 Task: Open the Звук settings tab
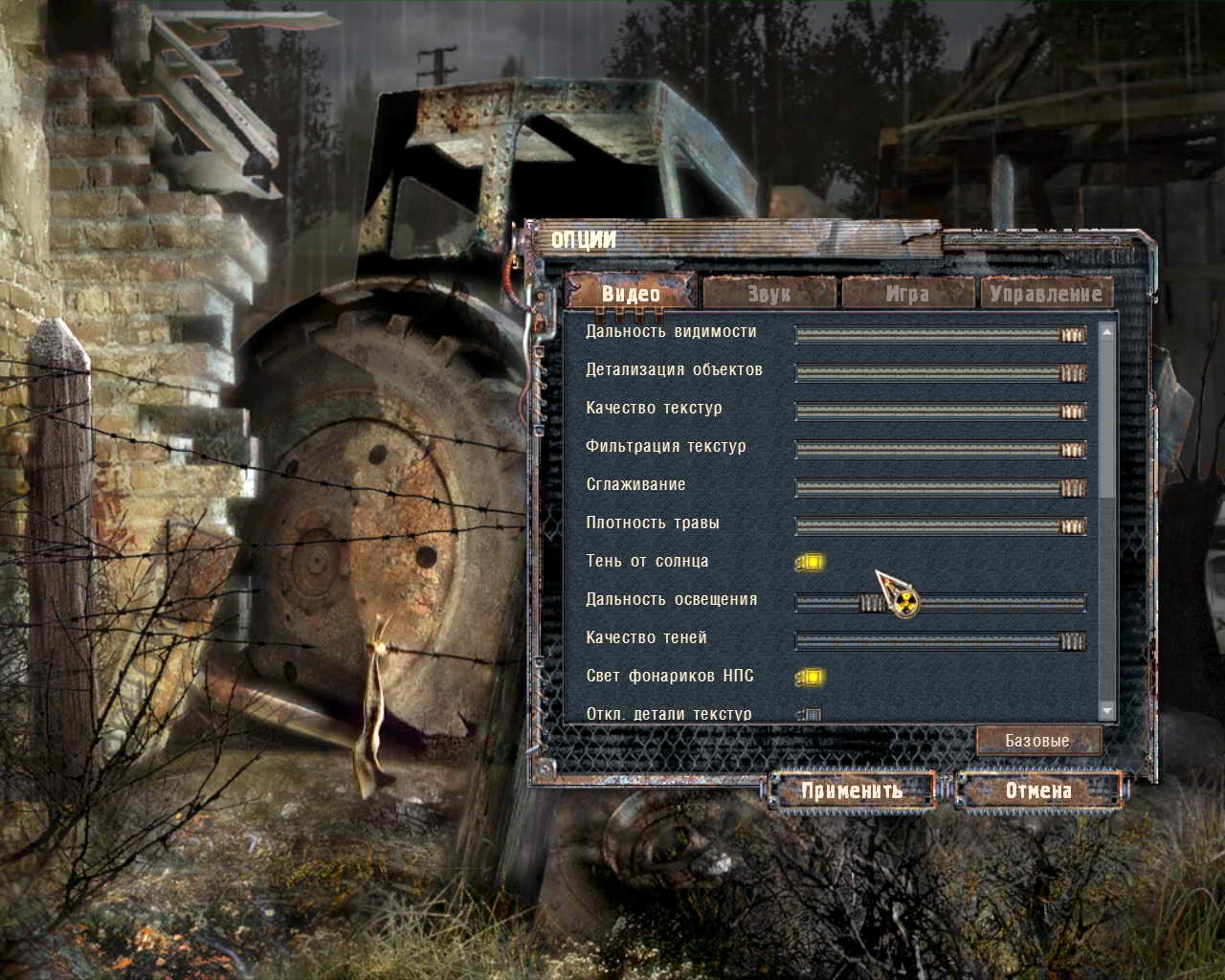769,293
